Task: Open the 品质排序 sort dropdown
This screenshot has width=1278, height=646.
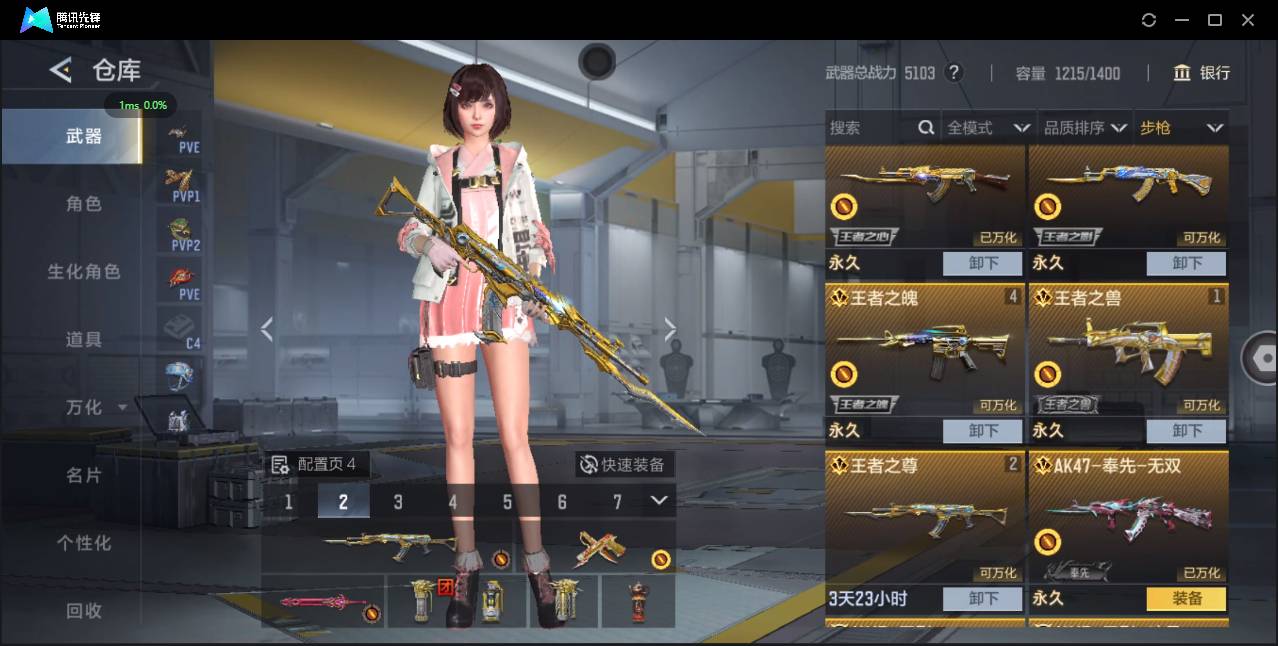Action: click(1085, 128)
